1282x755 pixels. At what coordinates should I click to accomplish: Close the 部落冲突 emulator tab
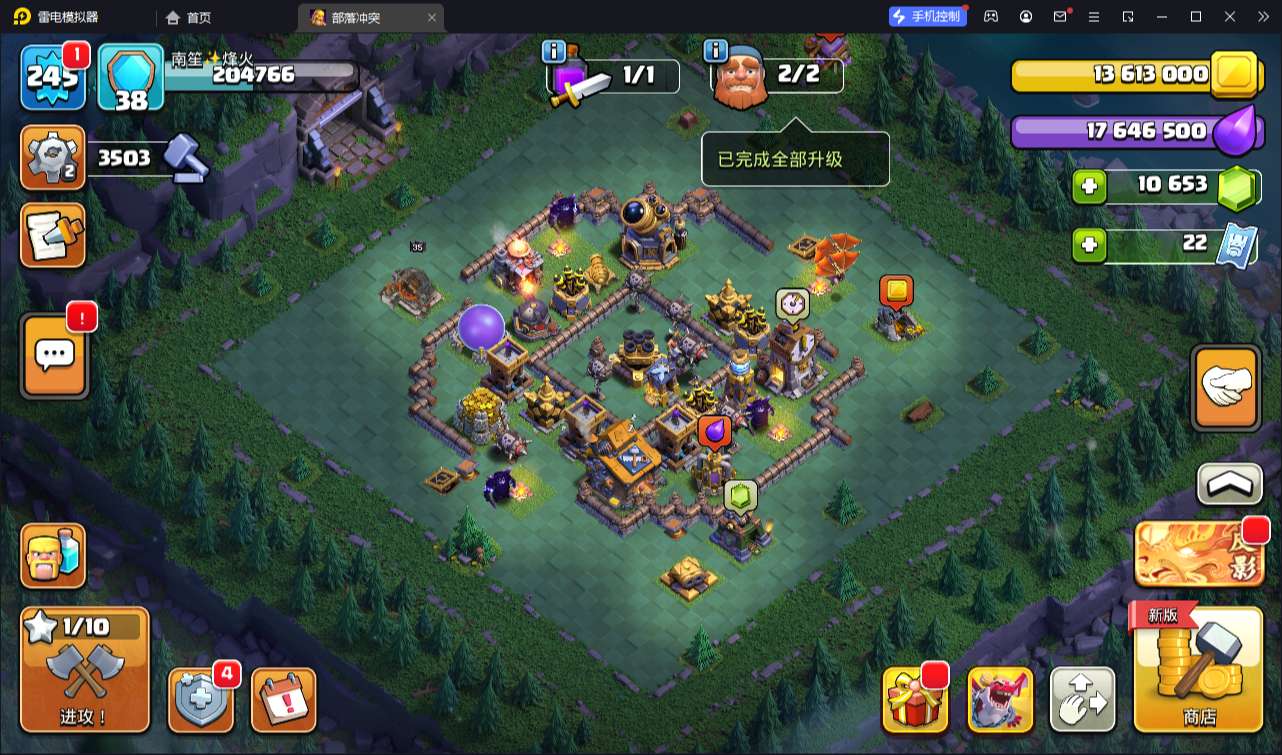click(432, 17)
